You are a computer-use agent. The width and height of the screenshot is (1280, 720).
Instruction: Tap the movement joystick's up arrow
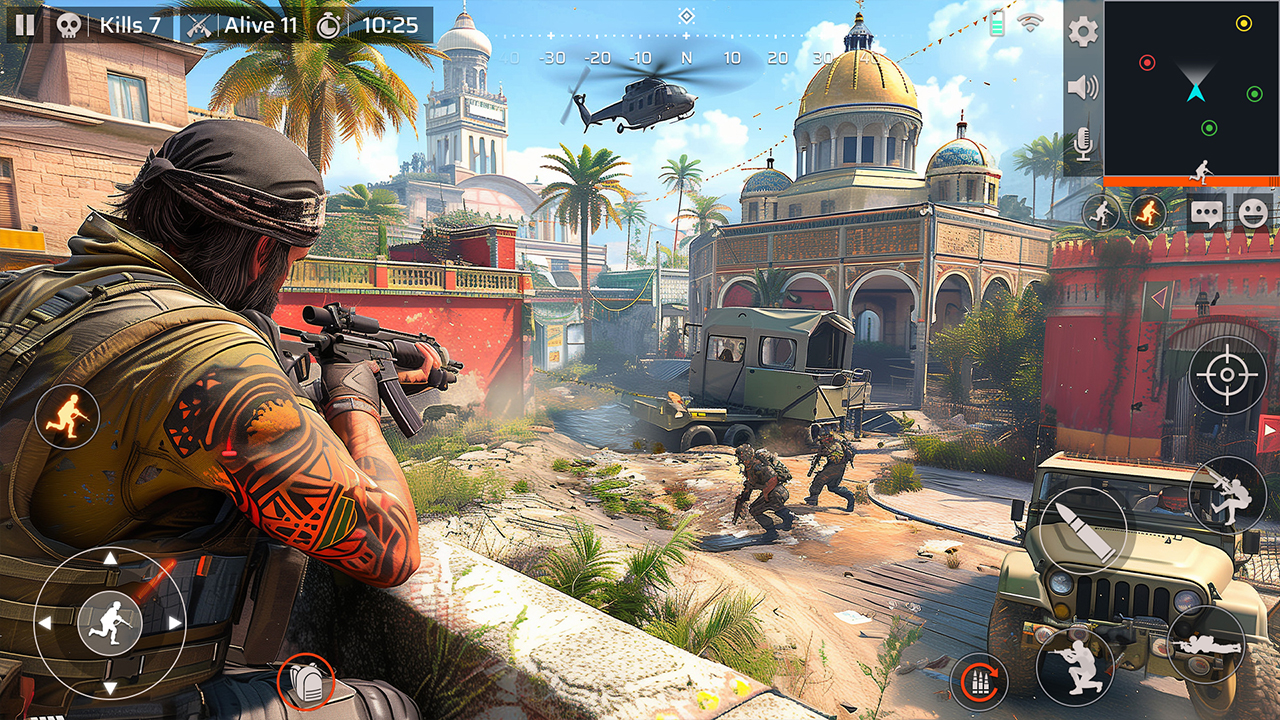click(110, 558)
